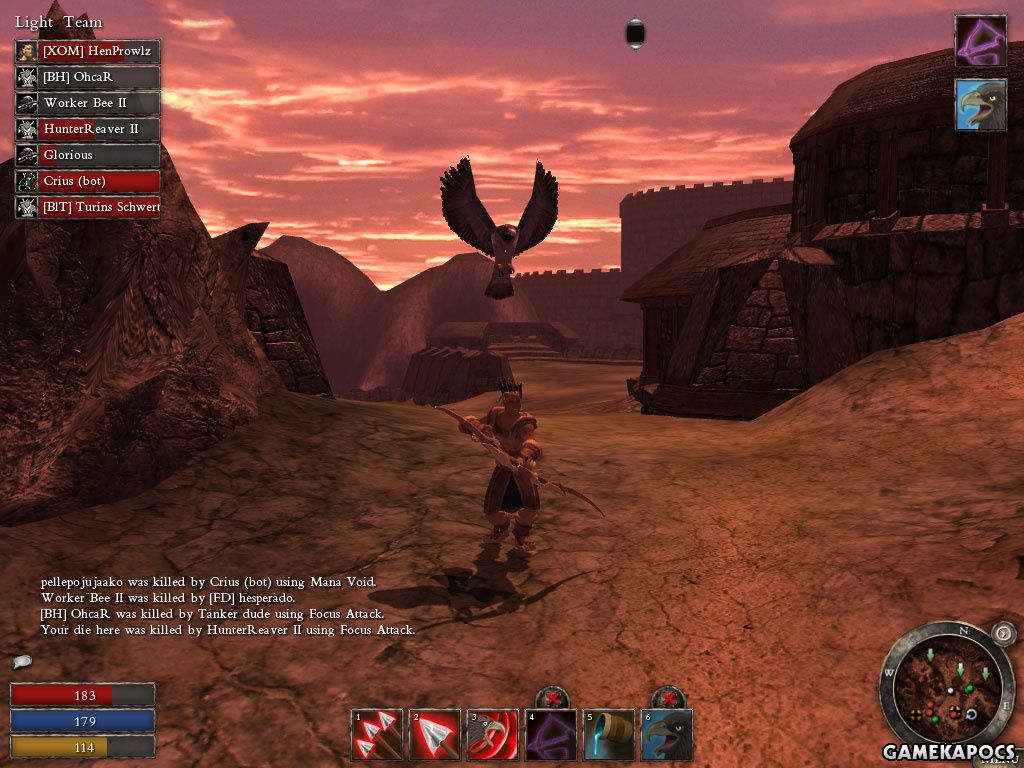This screenshot has height=768, width=1024.
Task: Click the circular compass minimap
Action: point(945,688)
